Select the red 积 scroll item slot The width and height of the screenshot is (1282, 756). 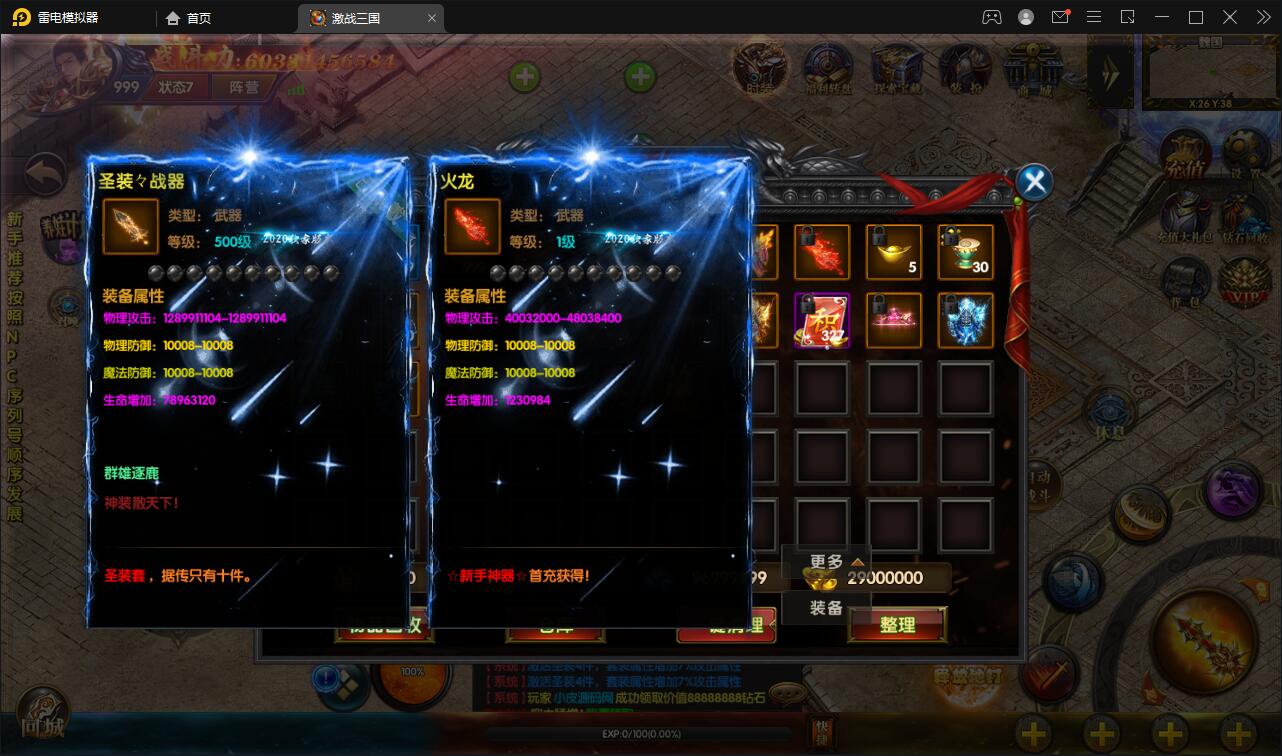[822, 321]
